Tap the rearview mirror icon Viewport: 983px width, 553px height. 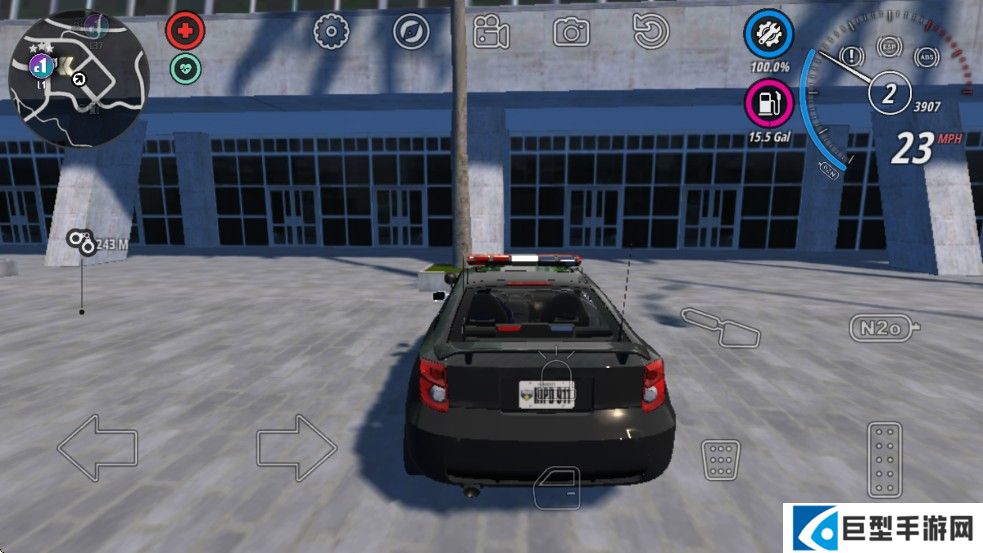720,327
